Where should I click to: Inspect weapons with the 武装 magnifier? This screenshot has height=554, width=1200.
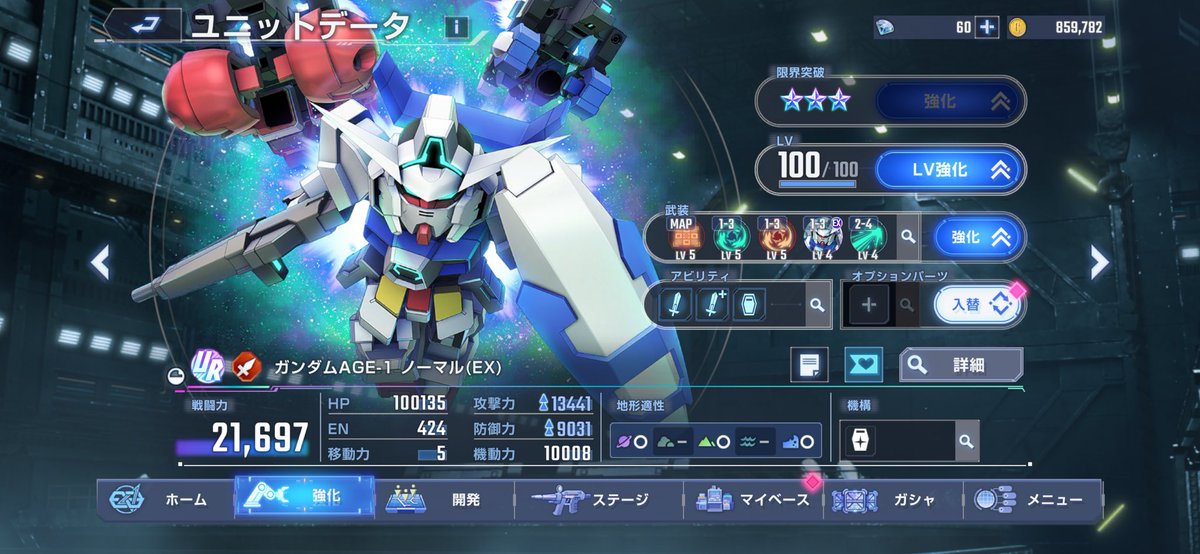pyautogui.click(x=907, y=237)
